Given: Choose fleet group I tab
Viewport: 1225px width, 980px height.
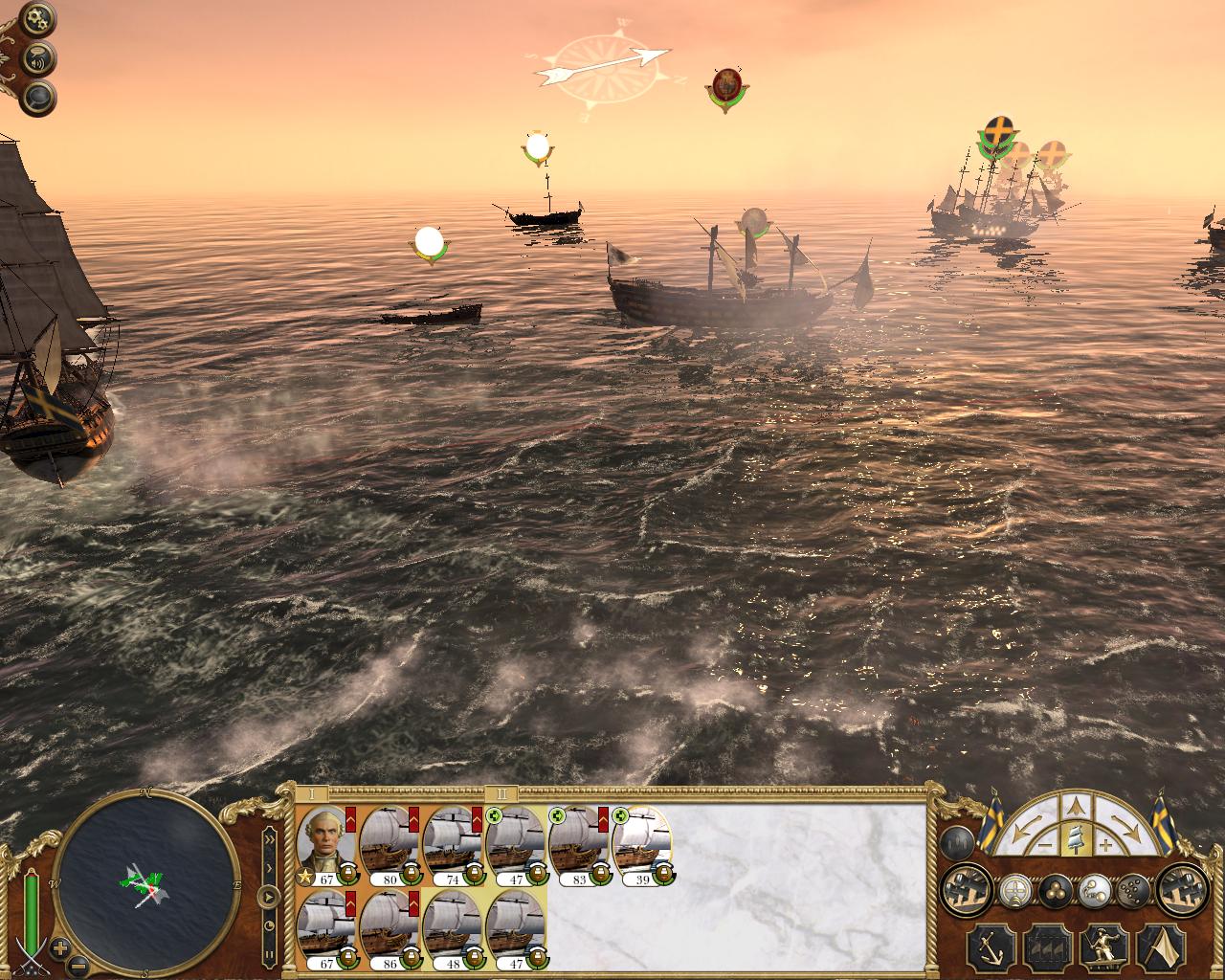Looking at the screenshot, I should tap(311, 794).
